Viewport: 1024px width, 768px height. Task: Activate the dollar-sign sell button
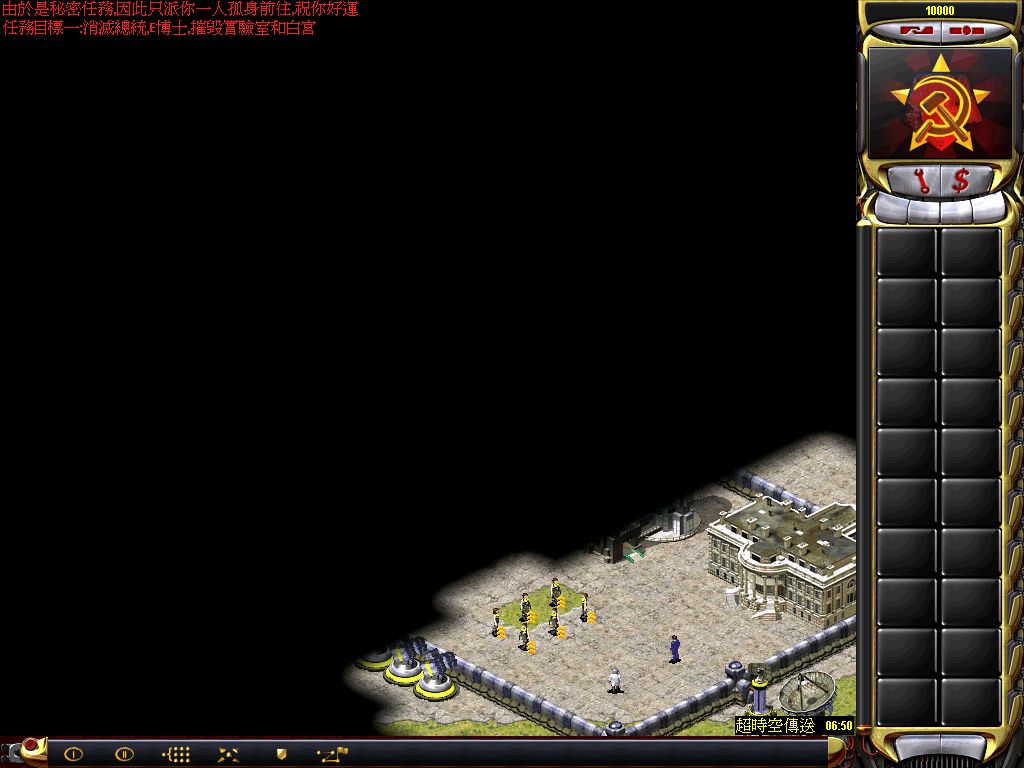(x=961, y=180)
